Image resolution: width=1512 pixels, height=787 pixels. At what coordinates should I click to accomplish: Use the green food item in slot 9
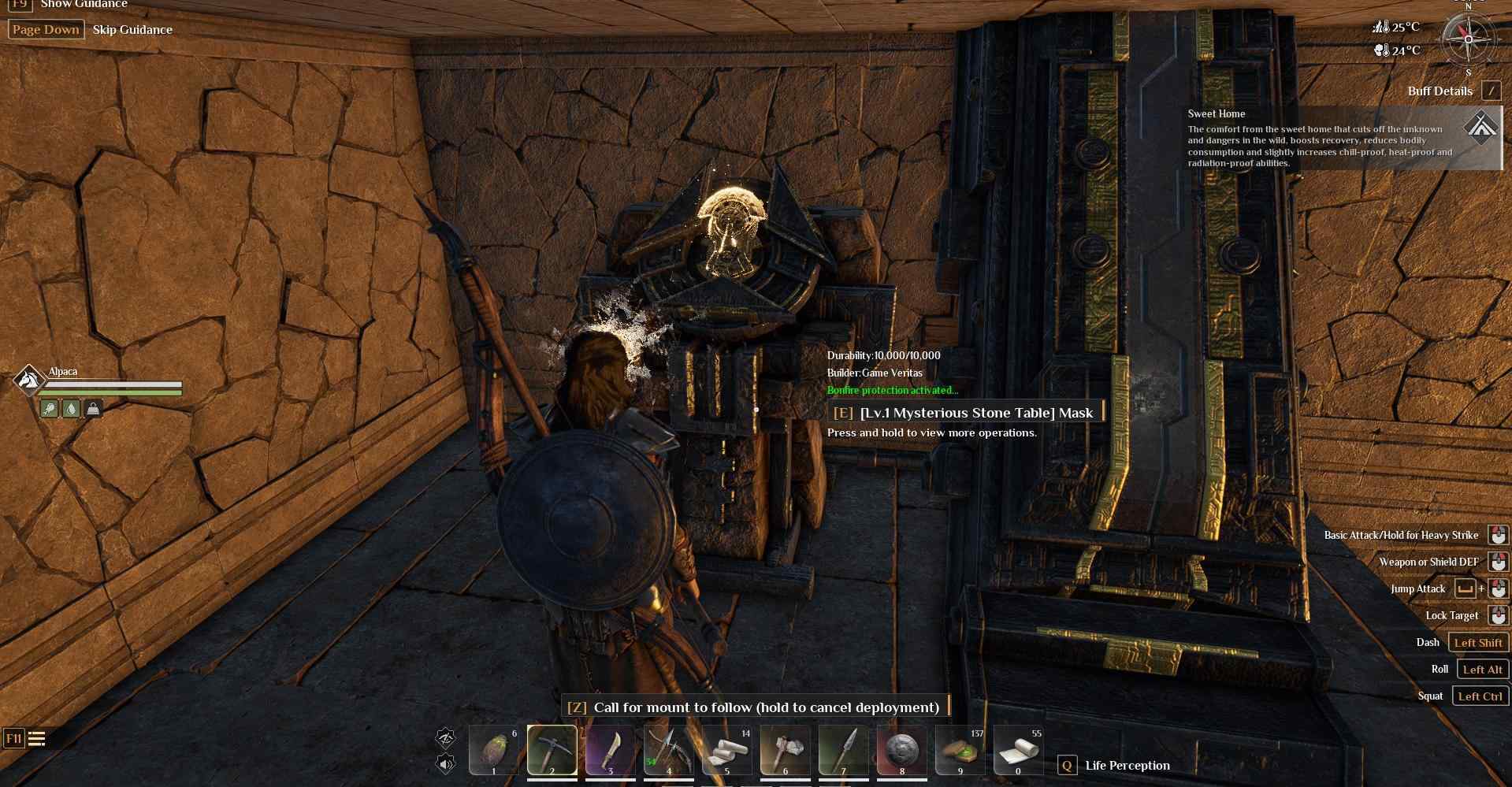[x=960, y=751]
